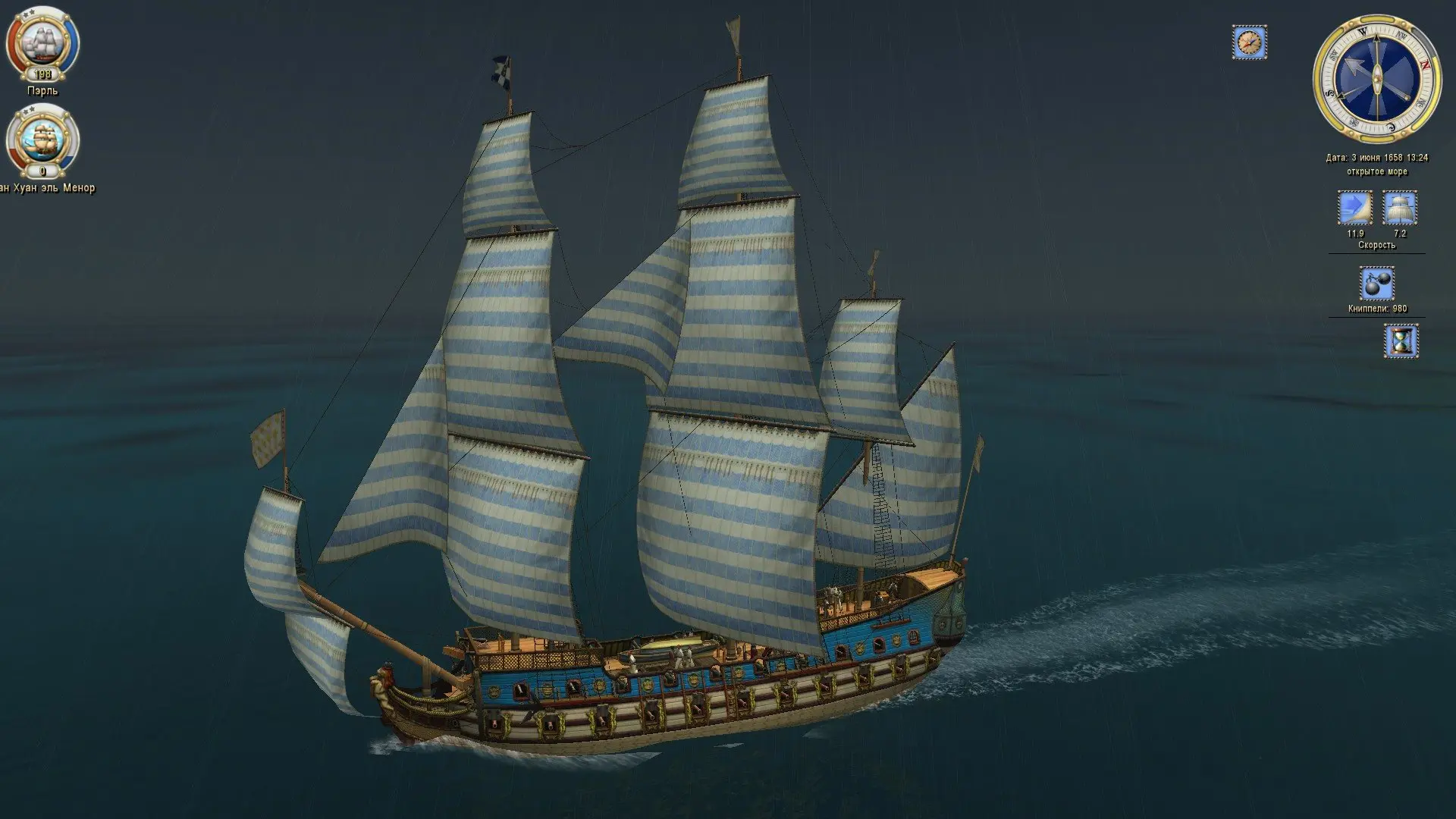1456x819 pixels.
Task: Activate the hourglass time acceleration icon
Action: click(1401, 340)
